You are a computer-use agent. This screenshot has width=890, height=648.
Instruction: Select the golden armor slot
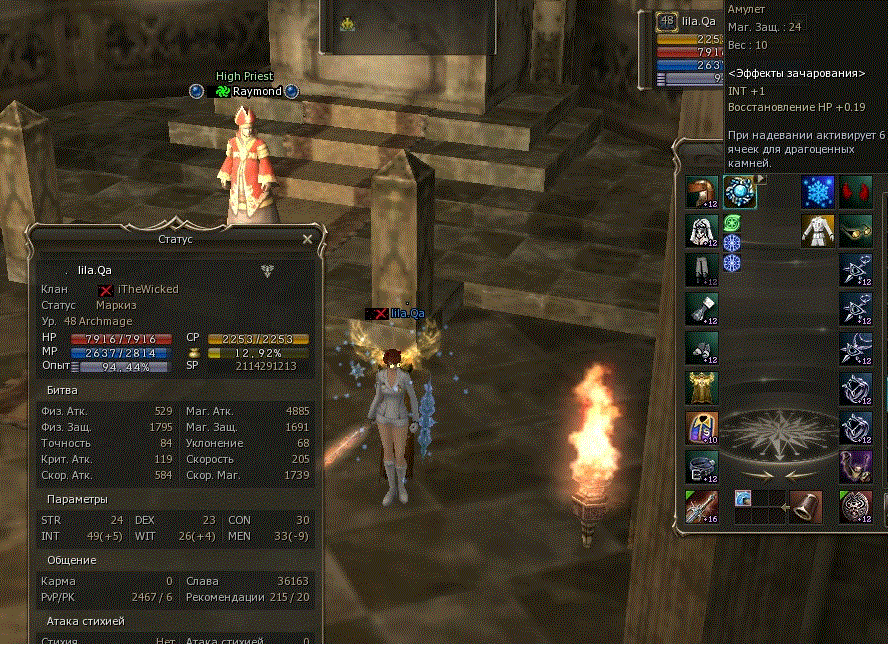tap(702, 387)
